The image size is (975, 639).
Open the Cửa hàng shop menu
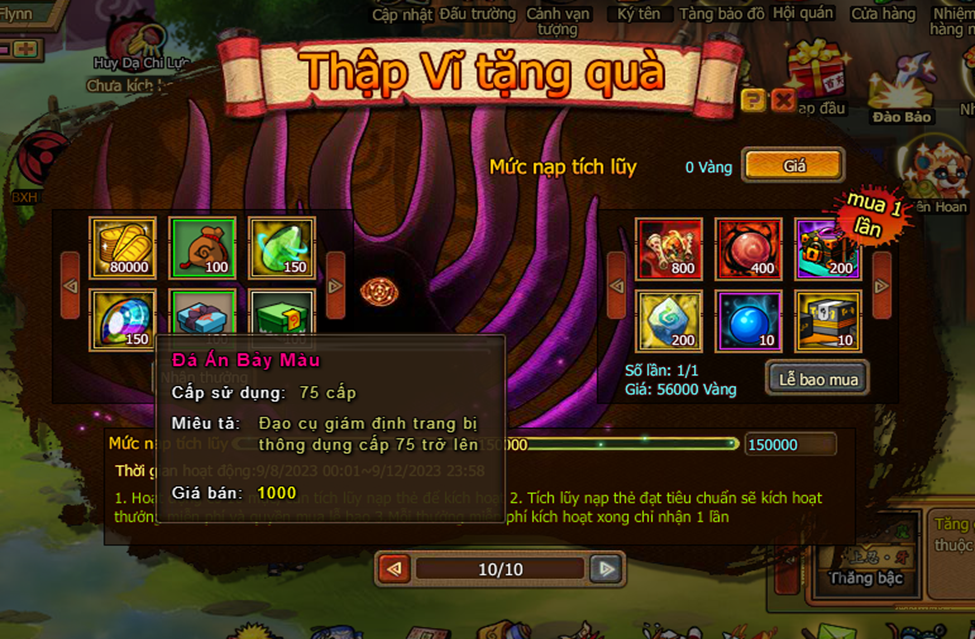pos(883,14)
